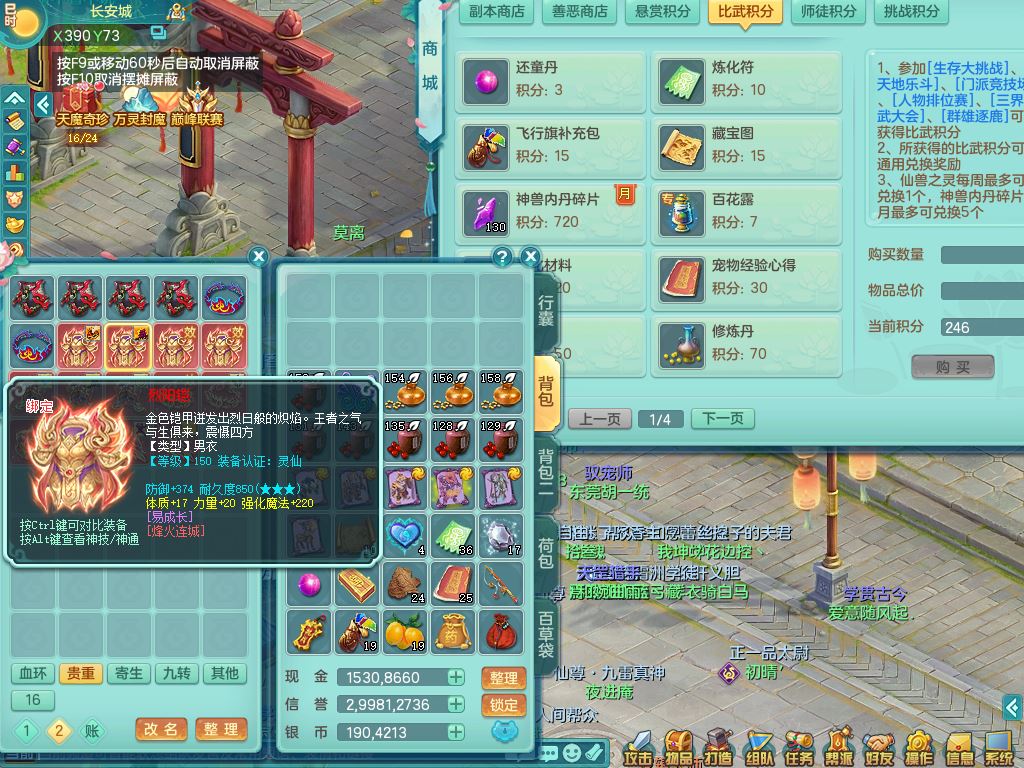This screenshot has width=1024, height=768.
Task: Switch to the 副本商店 shop tab
Action: 497,12
